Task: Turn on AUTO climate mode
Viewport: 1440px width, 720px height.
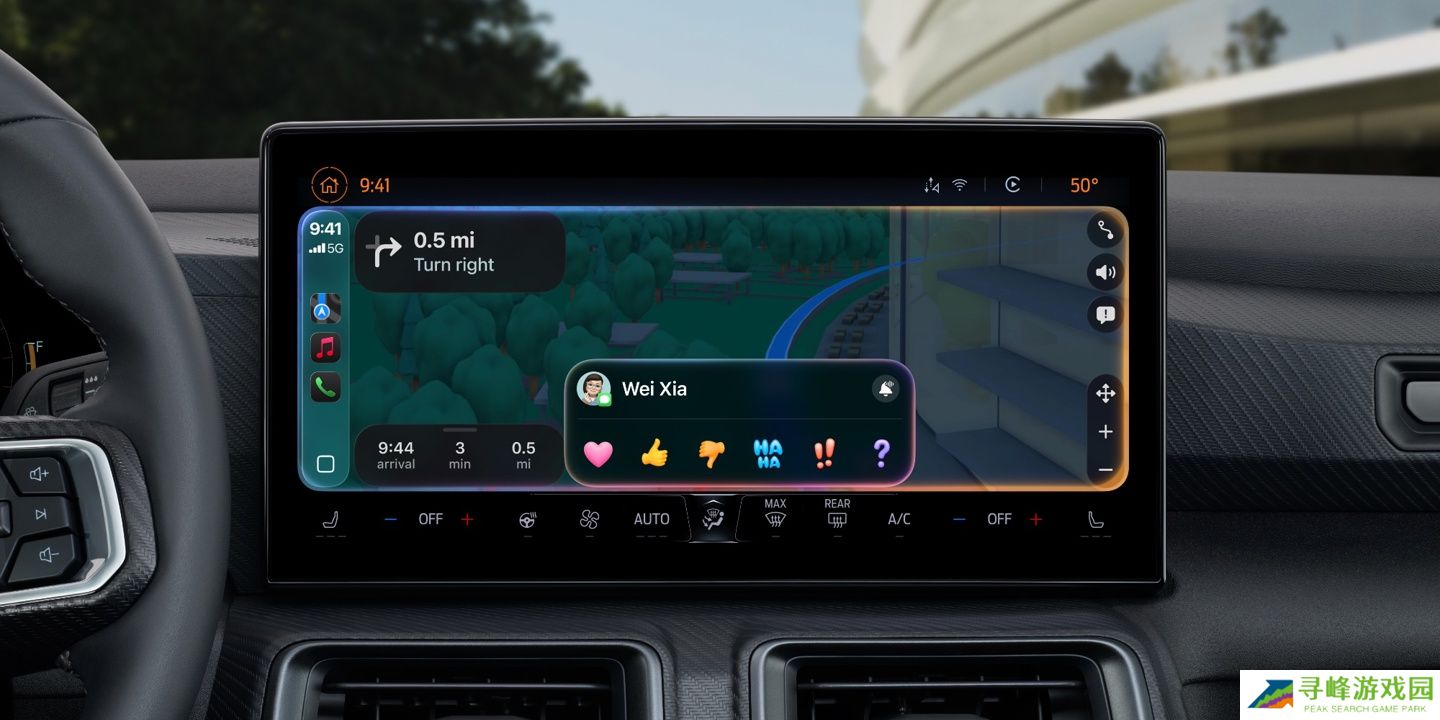Action: [x=651, y=519]
